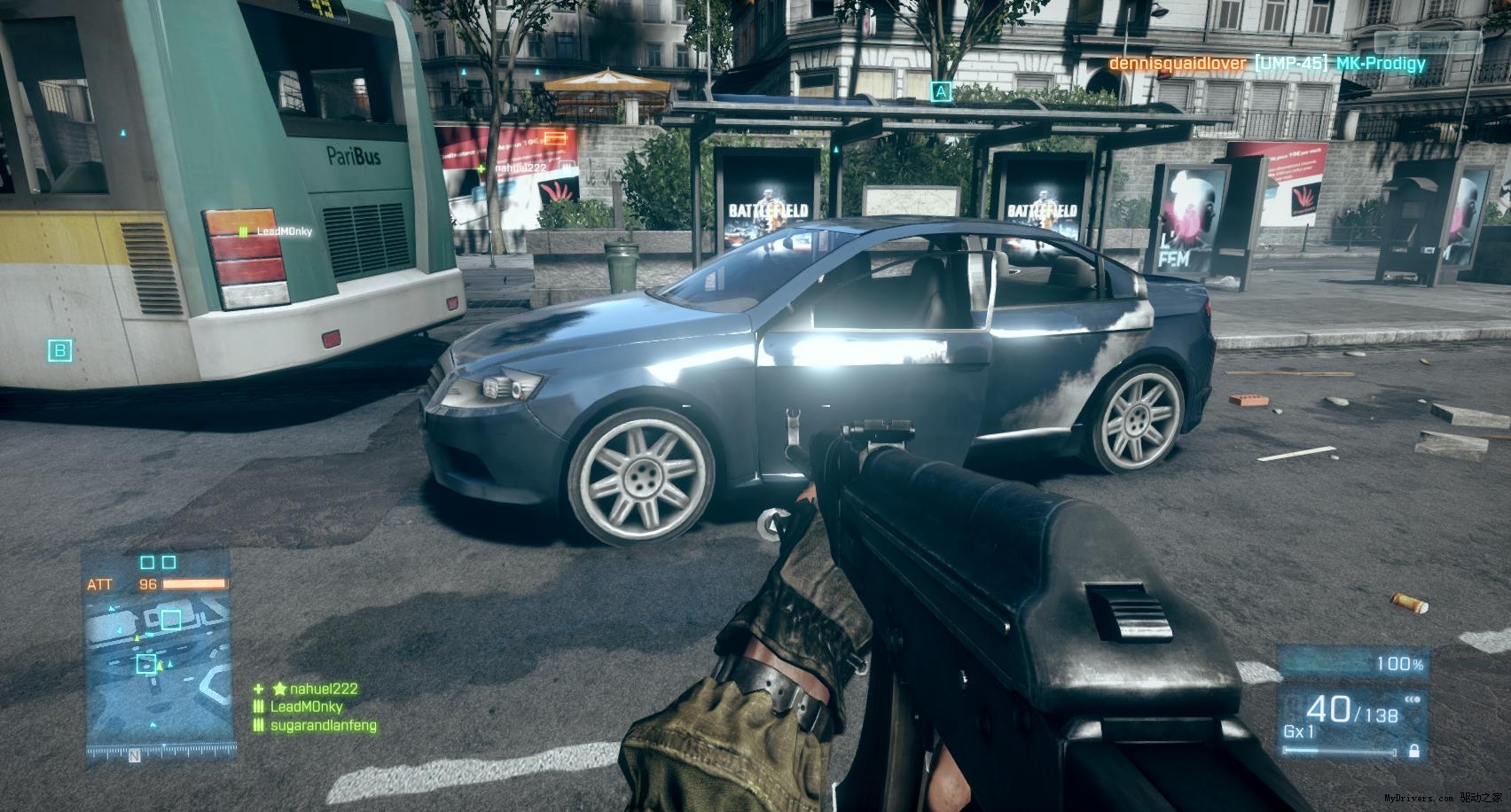Click objective marker A above the bus shelter

coord(941,90)
